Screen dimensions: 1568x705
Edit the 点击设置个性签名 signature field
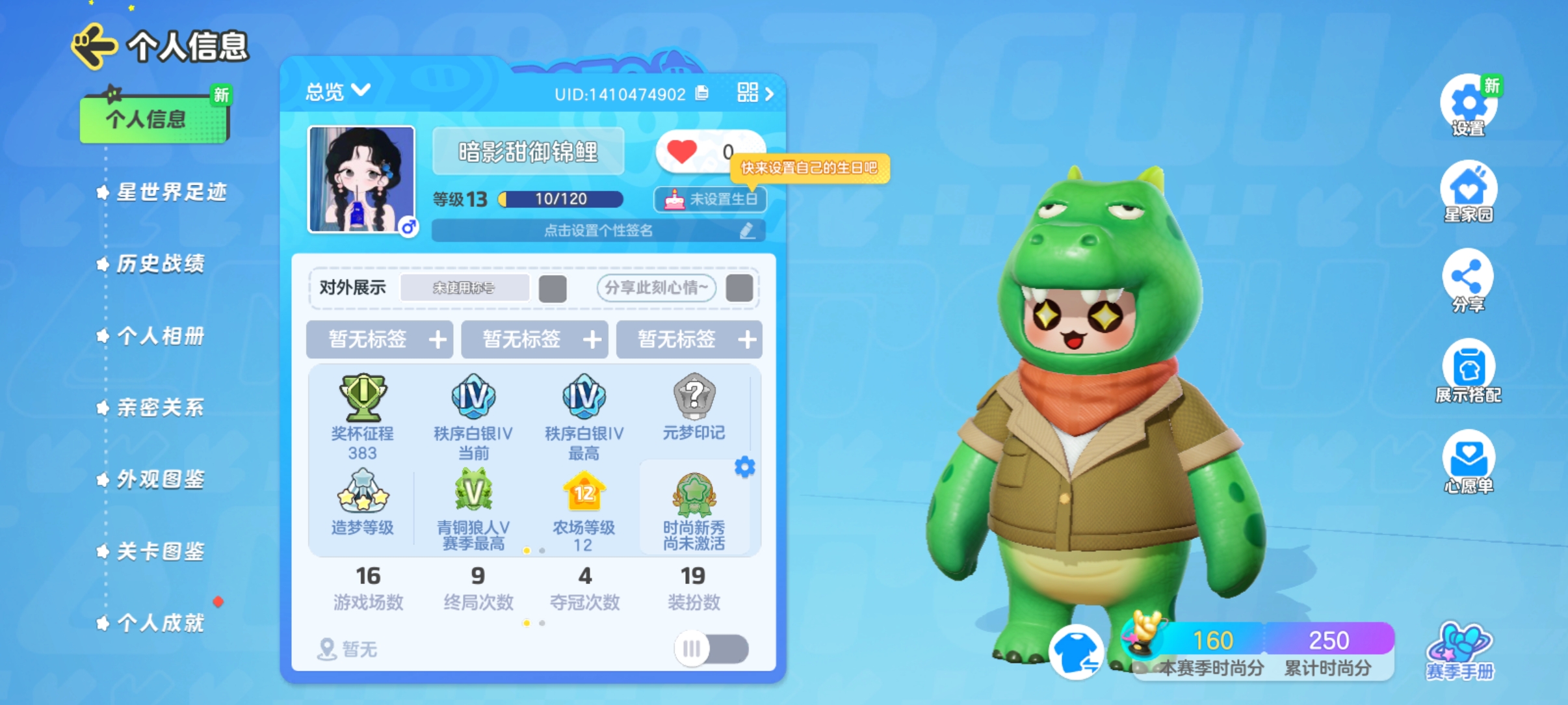(x=598, y=230)
